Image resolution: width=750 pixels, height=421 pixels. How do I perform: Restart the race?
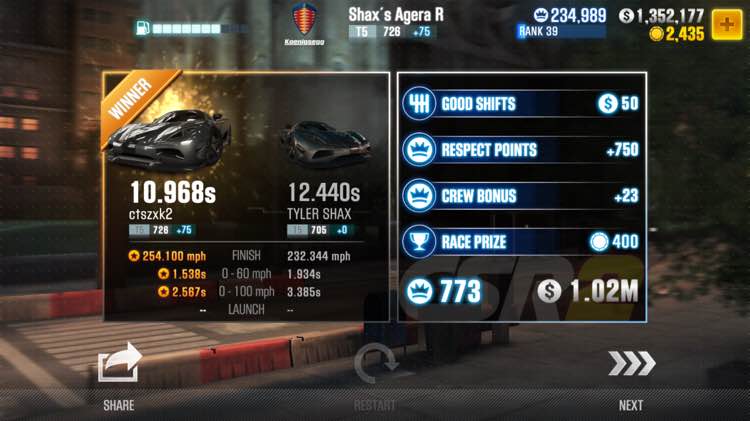pyautogui.click(x=374, y=367)
